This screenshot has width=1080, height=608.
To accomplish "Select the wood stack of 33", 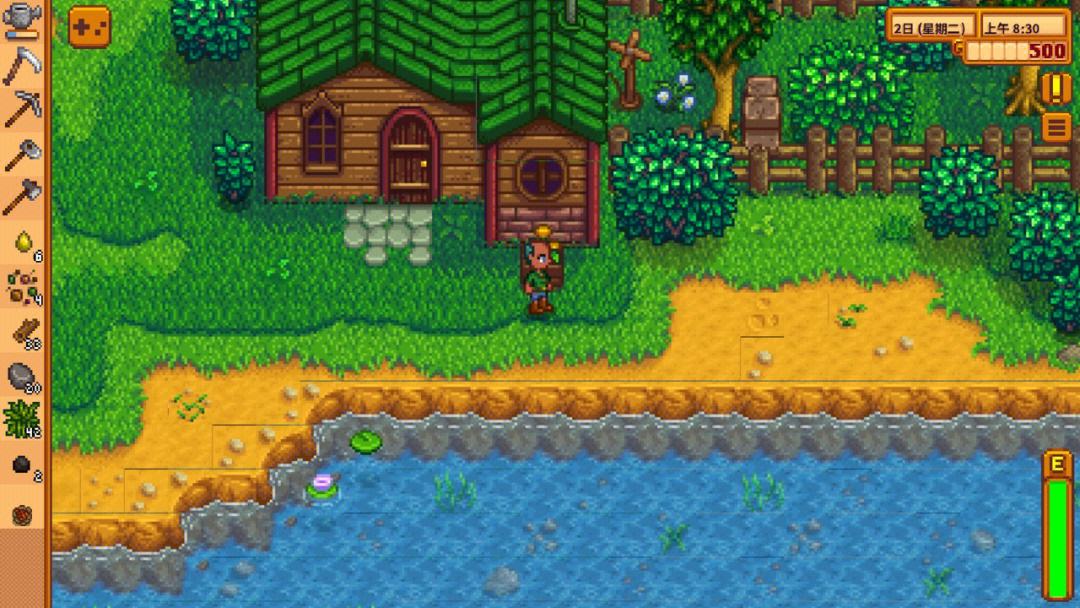I will tap(22, 331).
